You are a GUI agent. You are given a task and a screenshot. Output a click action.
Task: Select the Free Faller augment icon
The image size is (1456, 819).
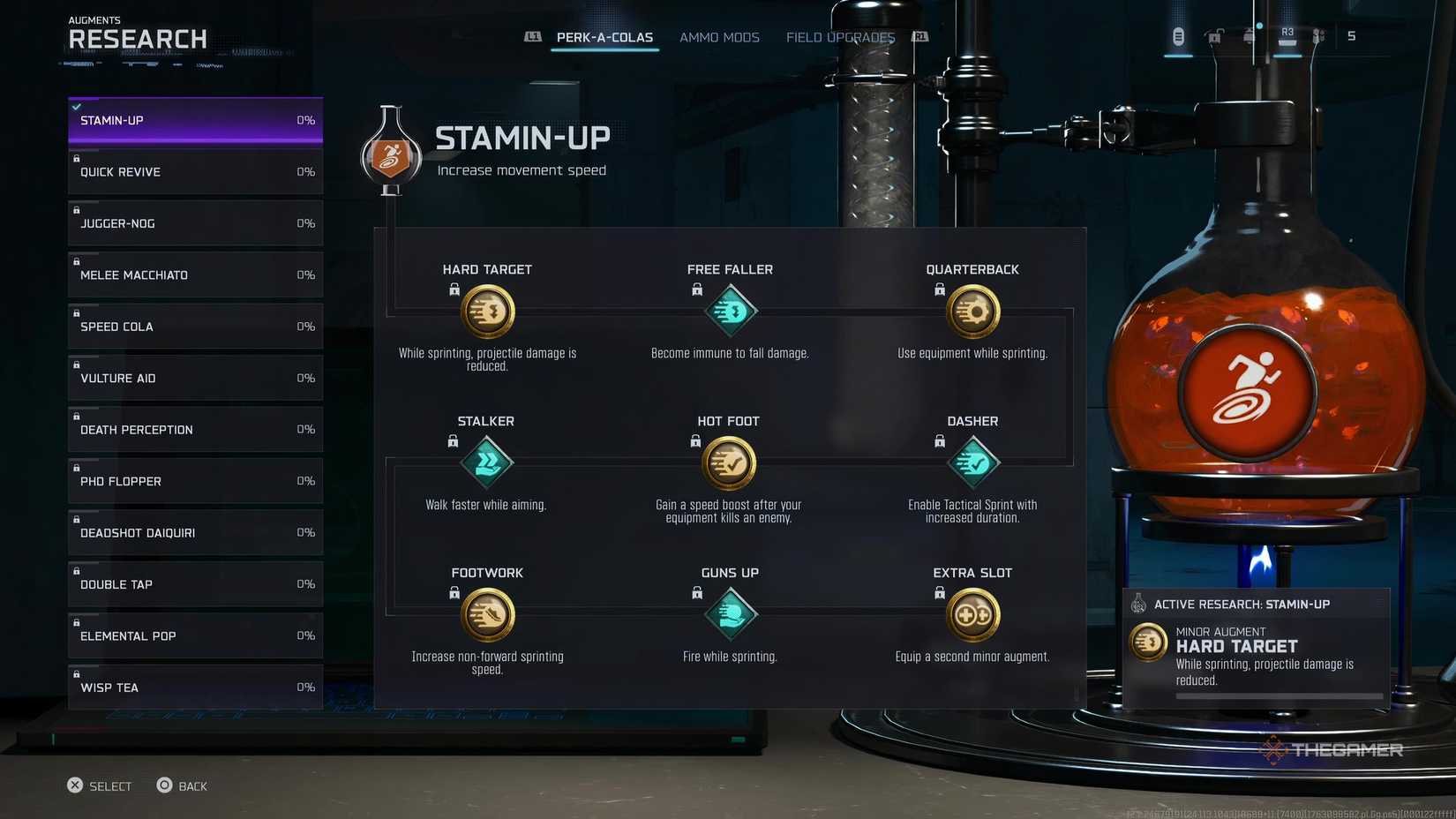point(730,311)
